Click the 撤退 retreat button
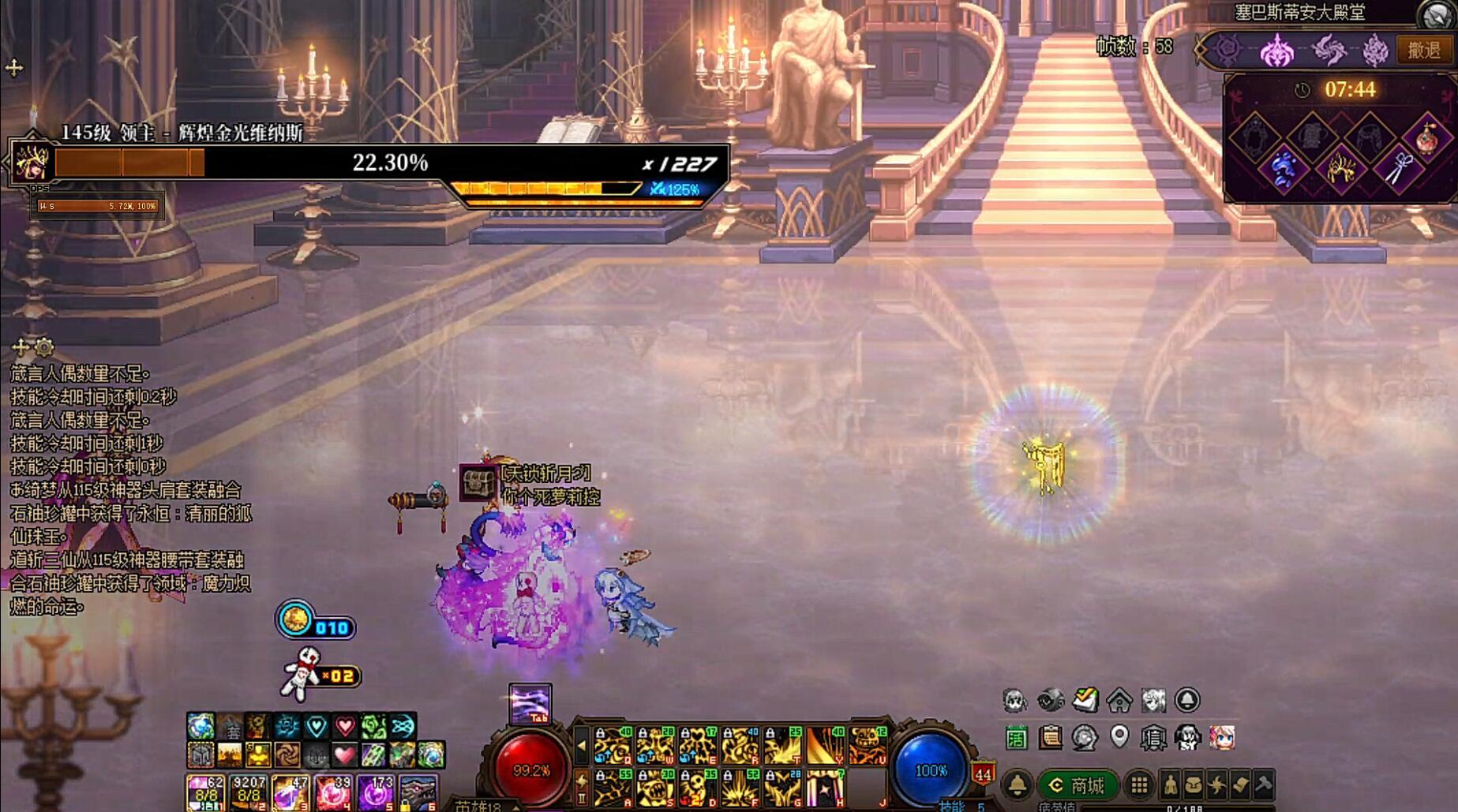This screenshot has width=1458, height=812. click(x=1424, y=50)
